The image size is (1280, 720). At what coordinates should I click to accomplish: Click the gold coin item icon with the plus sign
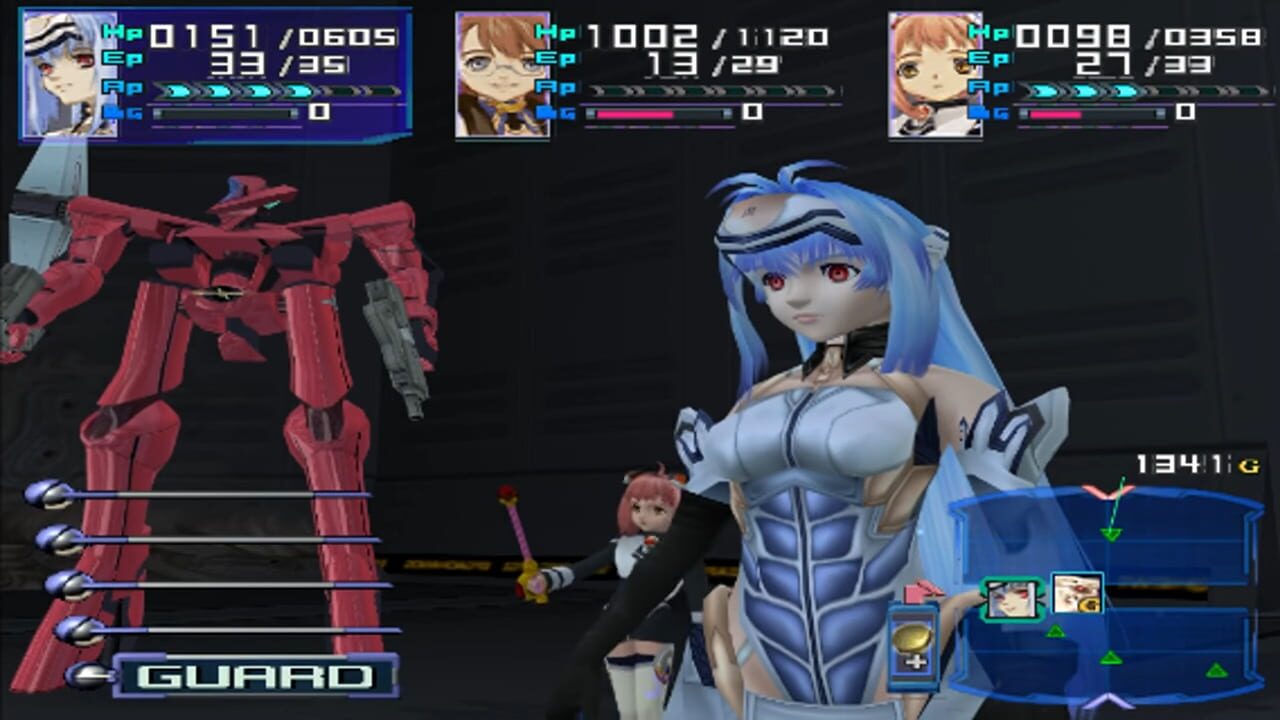911,642
